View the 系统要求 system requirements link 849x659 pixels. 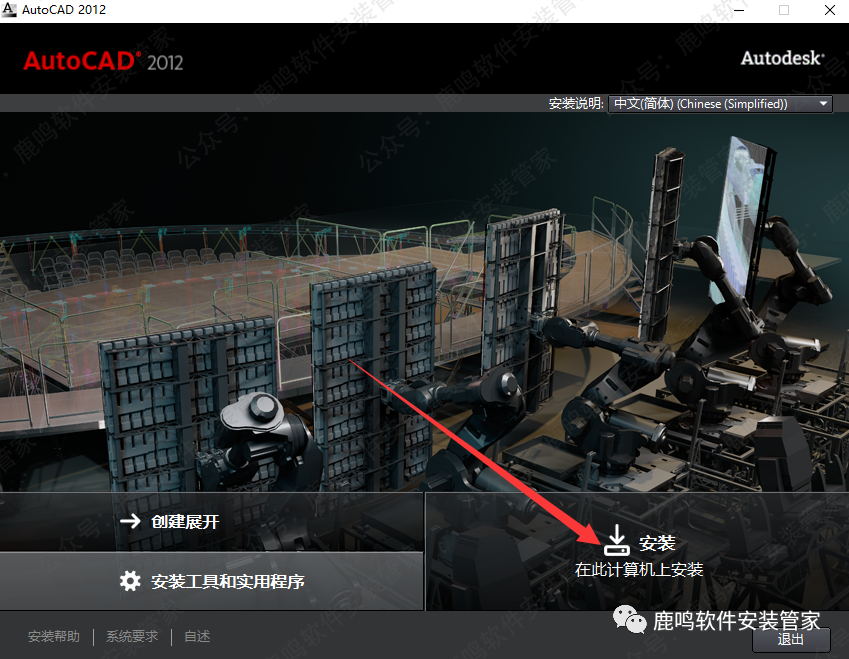[x=132, y=636]
